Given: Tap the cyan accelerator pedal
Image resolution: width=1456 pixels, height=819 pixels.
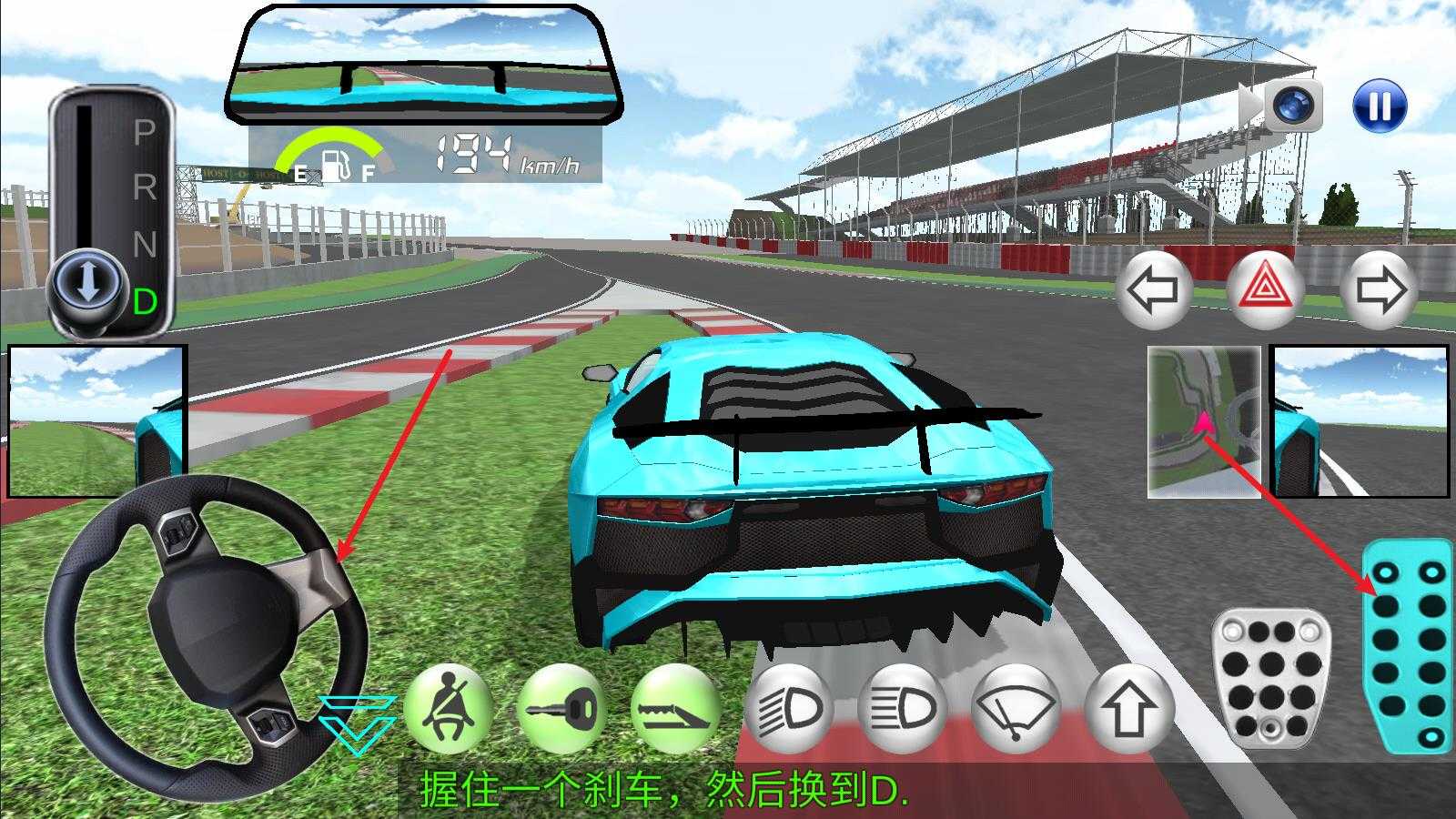Looking at the screenshot, I should click(1407, 645).
